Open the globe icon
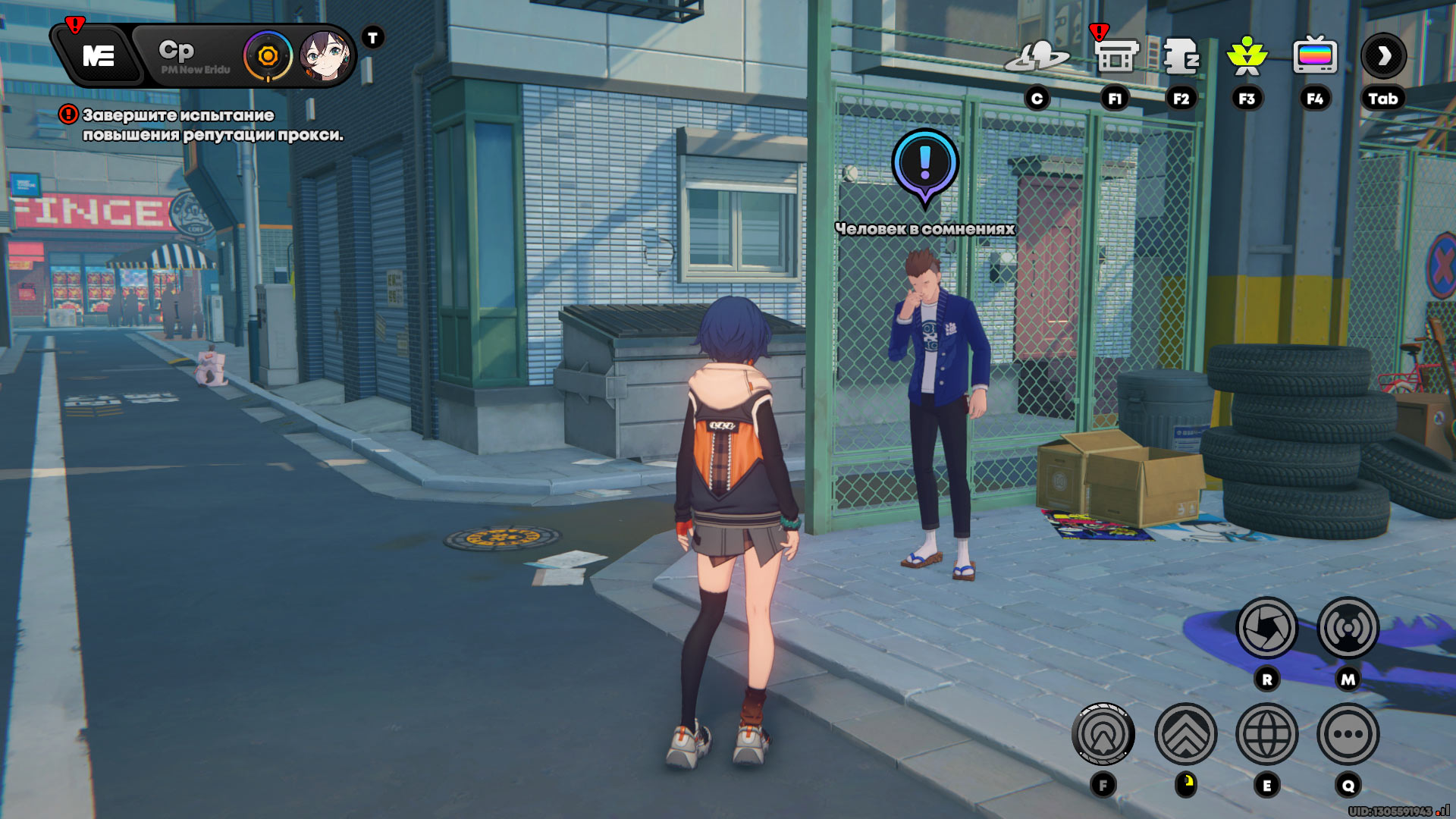 (x=1266, y=734)
